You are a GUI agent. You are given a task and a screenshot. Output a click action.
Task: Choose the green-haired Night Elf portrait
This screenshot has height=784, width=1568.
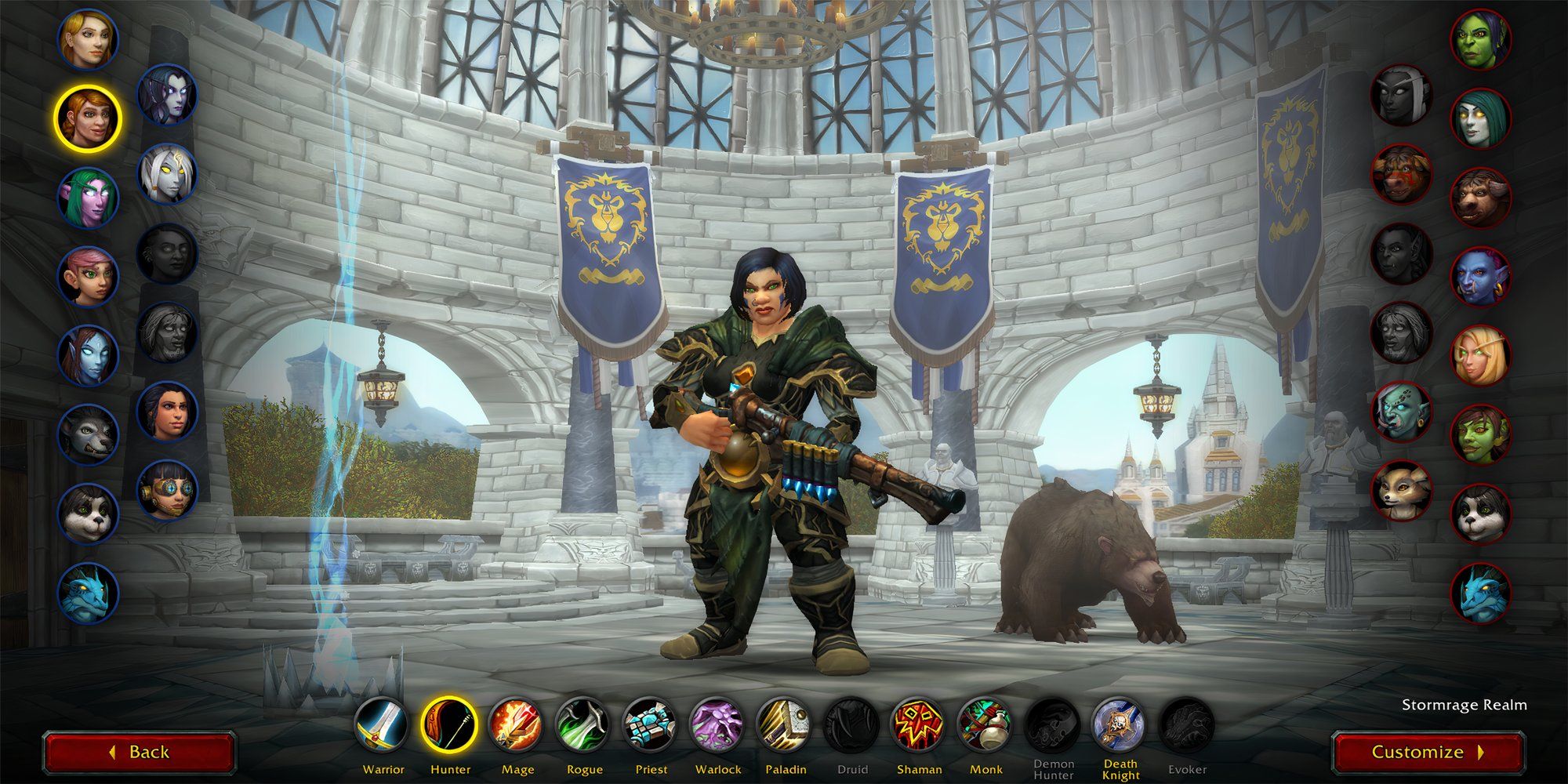click(x=88, y=196)
